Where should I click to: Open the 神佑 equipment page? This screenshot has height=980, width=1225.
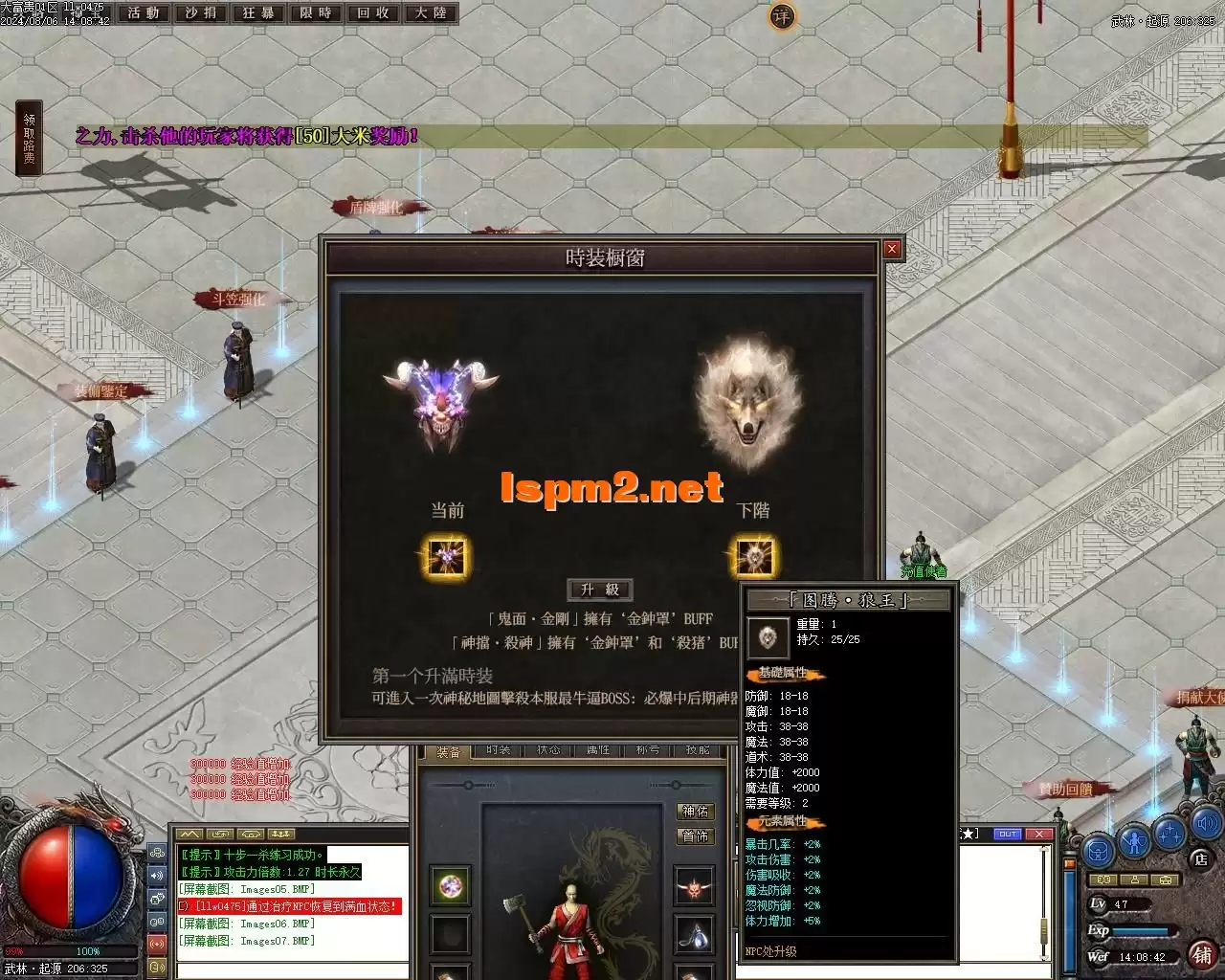click(x=695, y=812)
